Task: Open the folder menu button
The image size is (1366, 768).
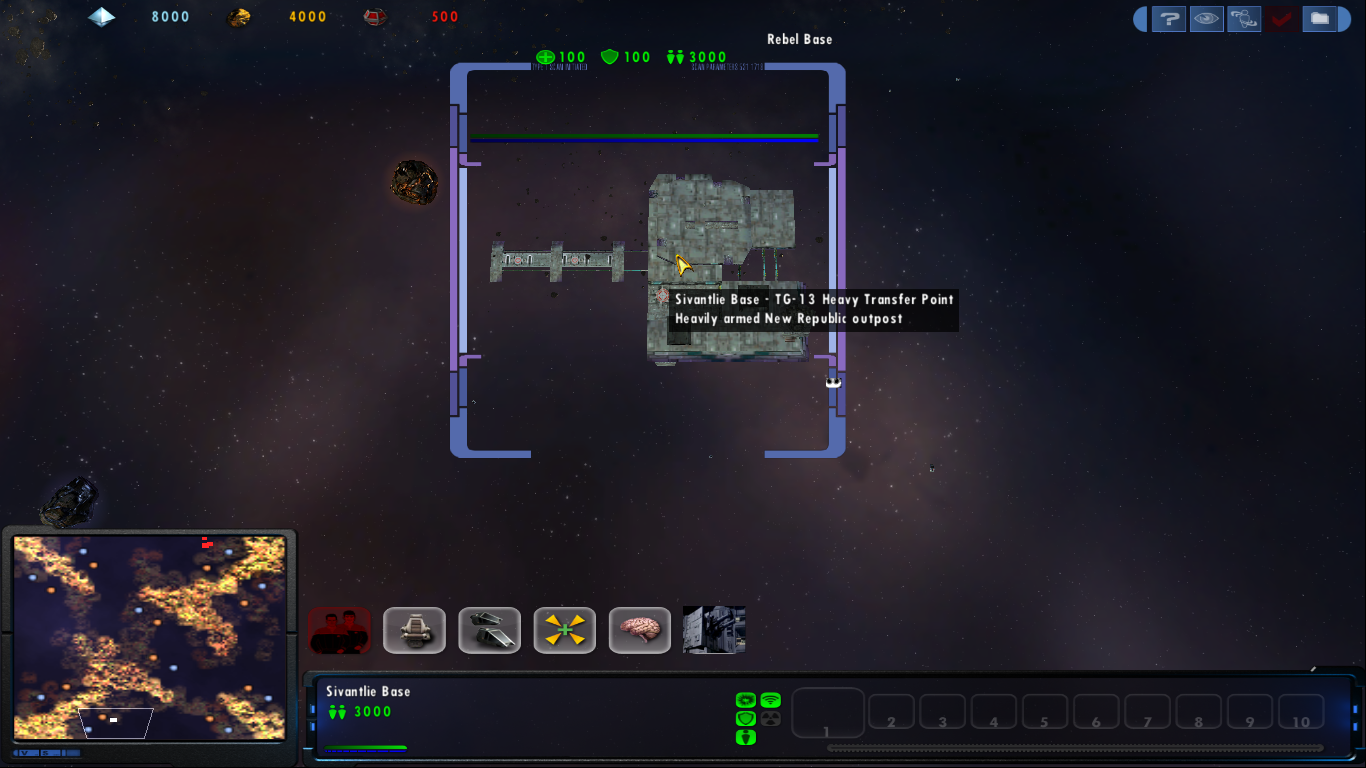Action: pos(1320,18)
